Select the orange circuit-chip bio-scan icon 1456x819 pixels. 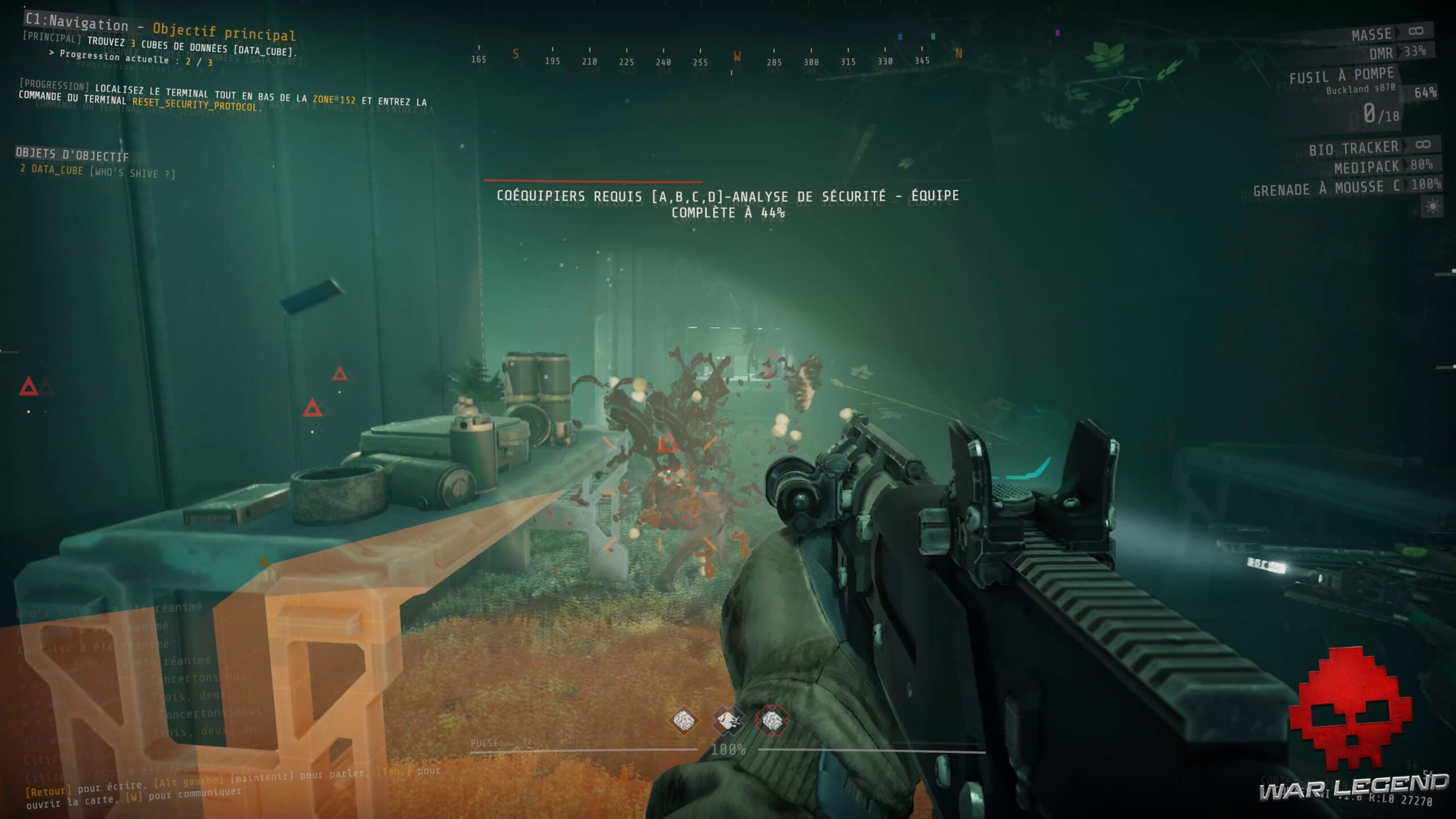coord(684,720)
